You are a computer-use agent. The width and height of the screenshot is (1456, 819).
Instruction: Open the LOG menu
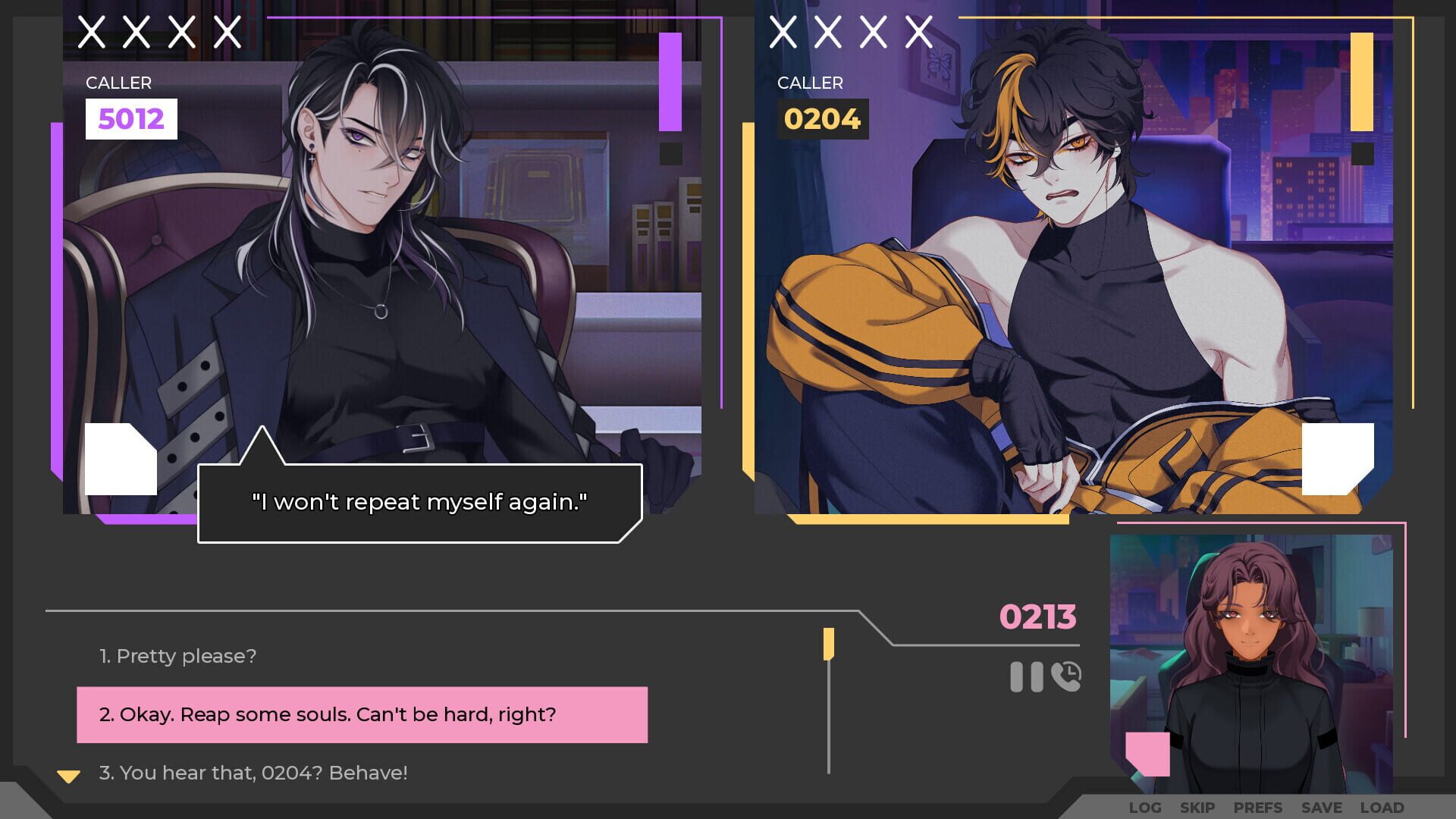click(1145, 808)
